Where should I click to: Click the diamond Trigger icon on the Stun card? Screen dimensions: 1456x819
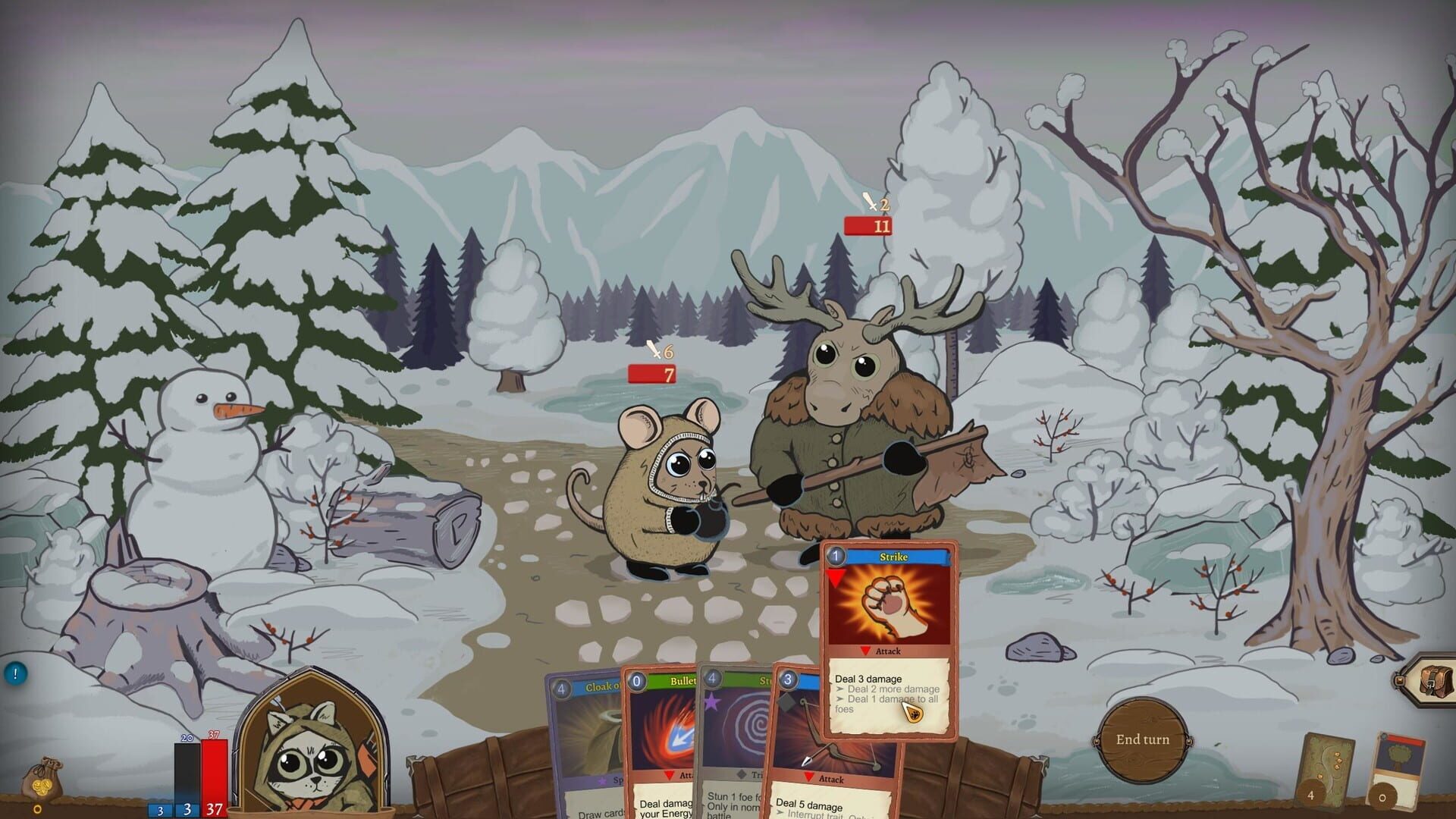point(741,773)
